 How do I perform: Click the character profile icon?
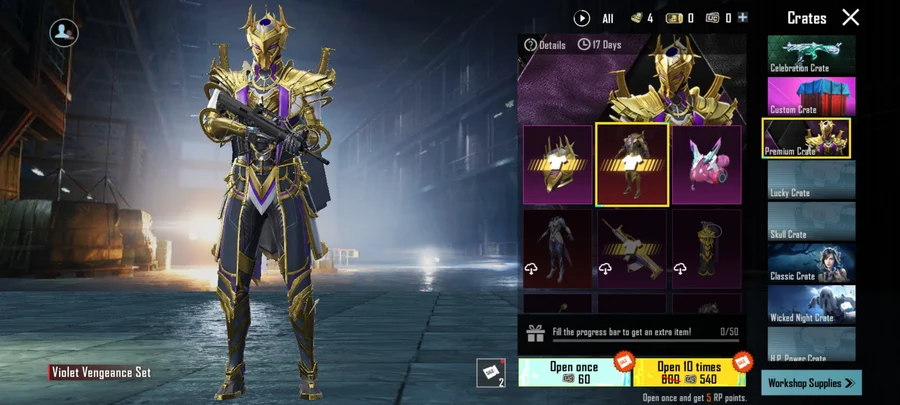point(64,32)
